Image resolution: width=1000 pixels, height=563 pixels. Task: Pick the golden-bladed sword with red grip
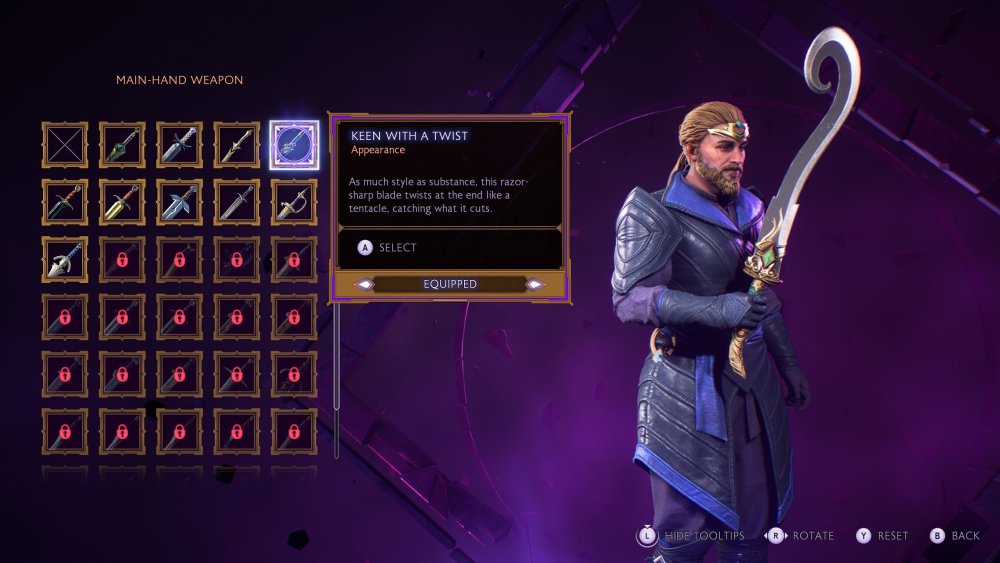pos(122,203)
